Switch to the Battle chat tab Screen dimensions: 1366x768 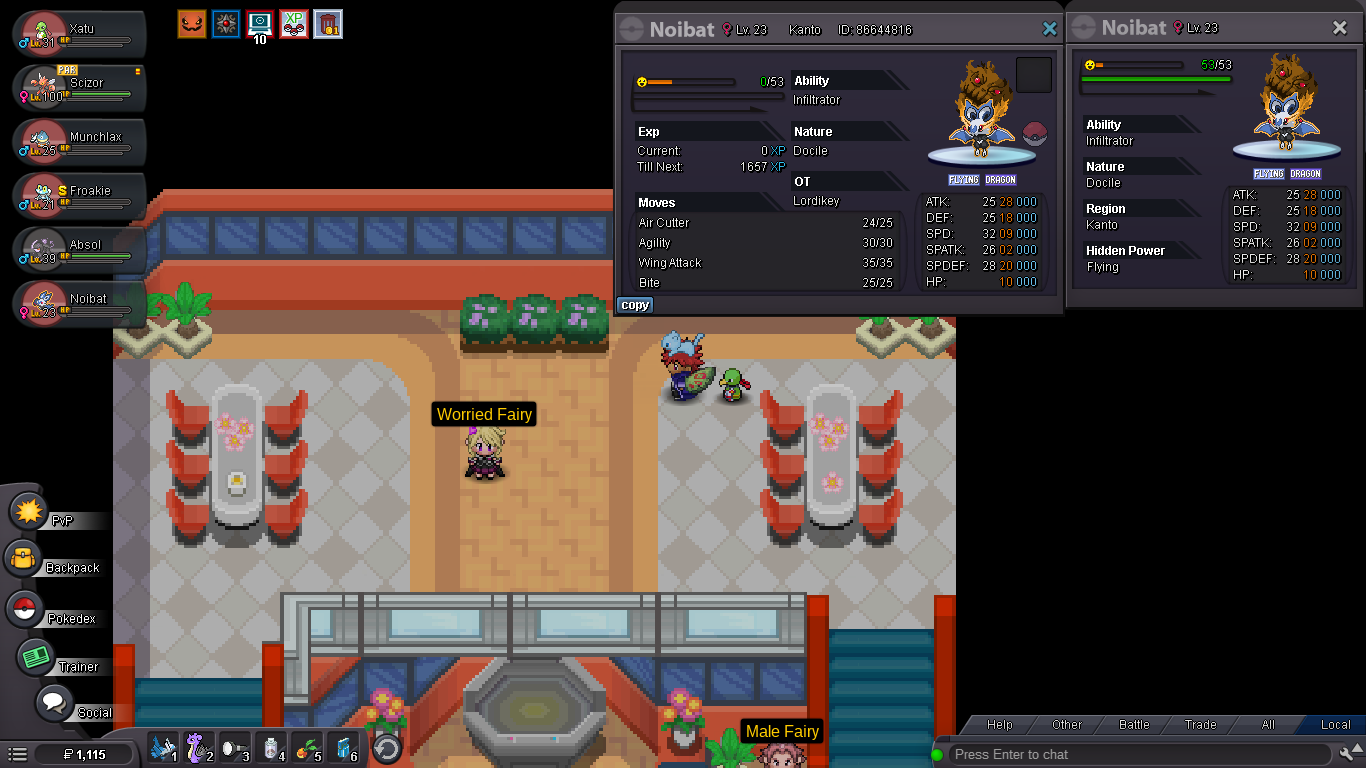click(1133, 725)
